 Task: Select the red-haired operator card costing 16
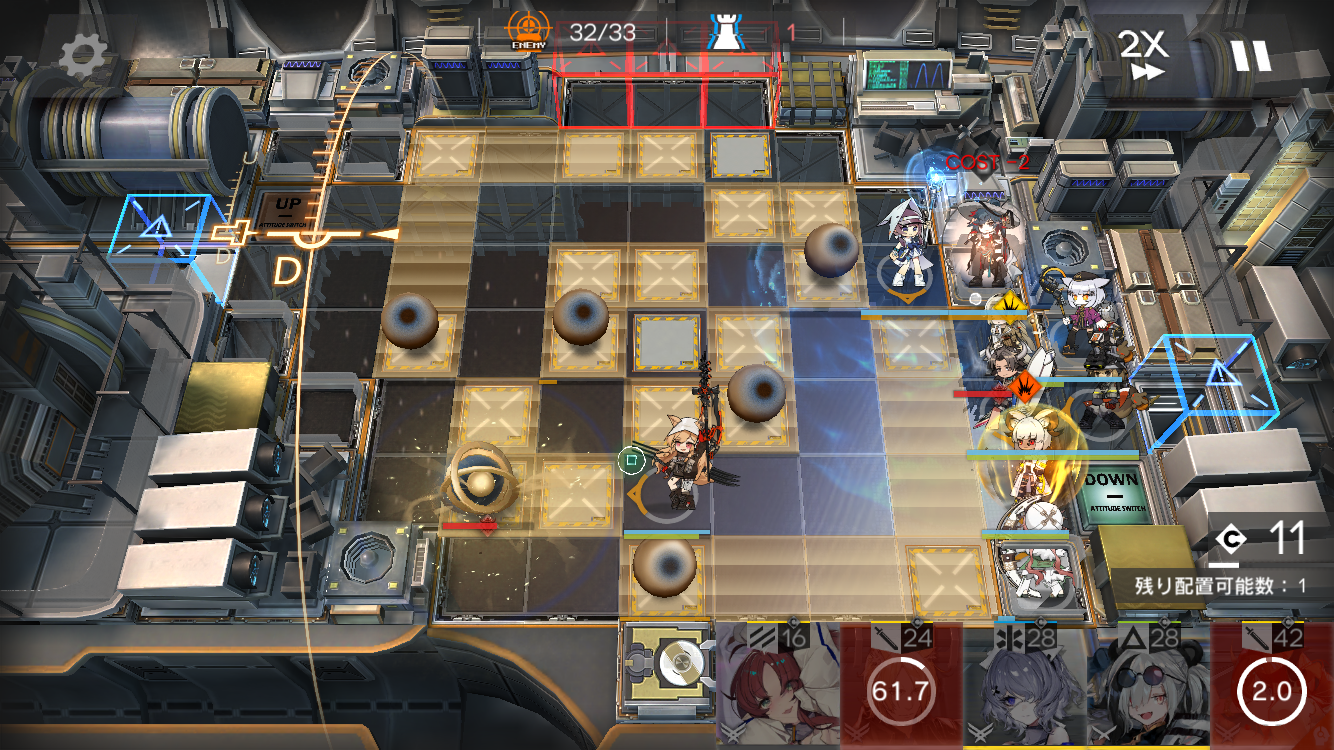778,687
